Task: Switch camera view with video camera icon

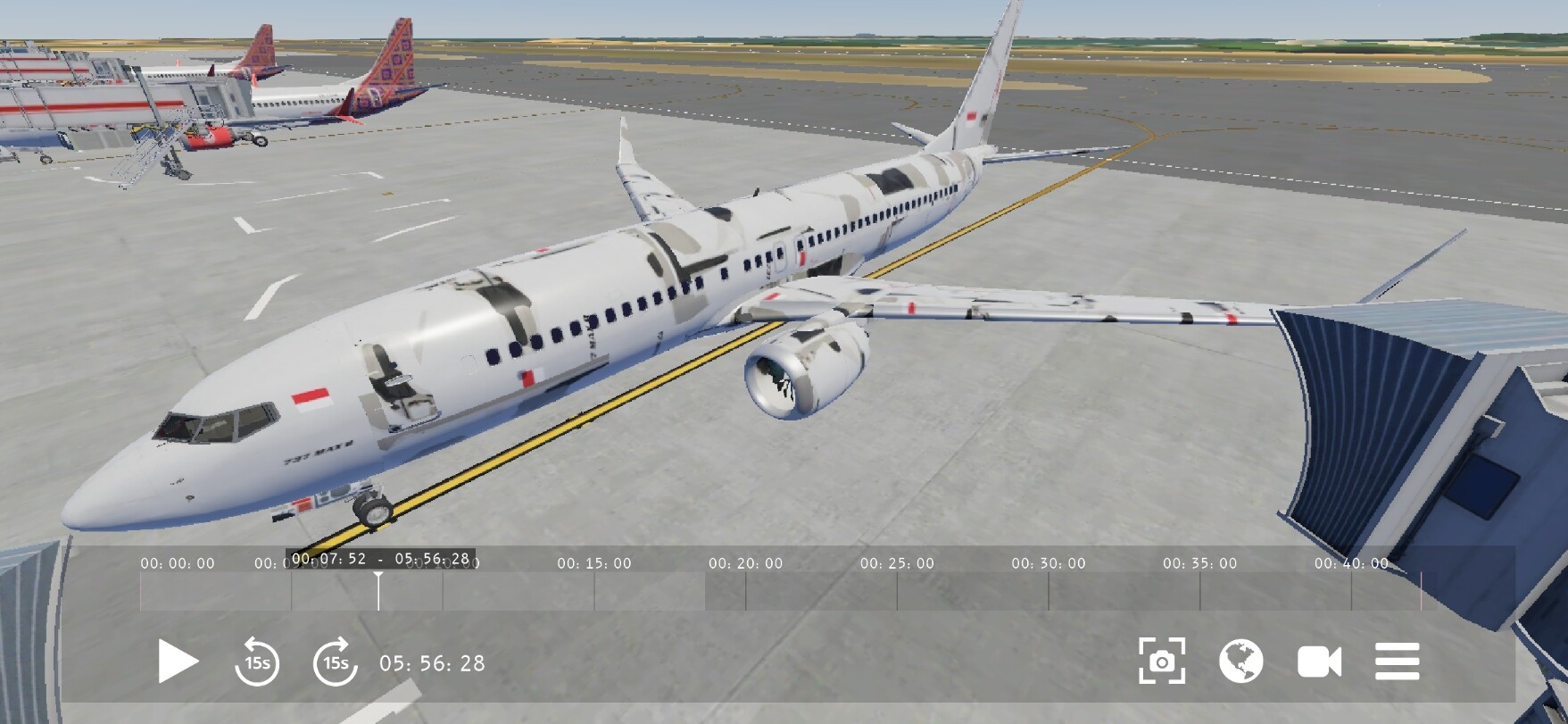Action: click(1319, 662)
